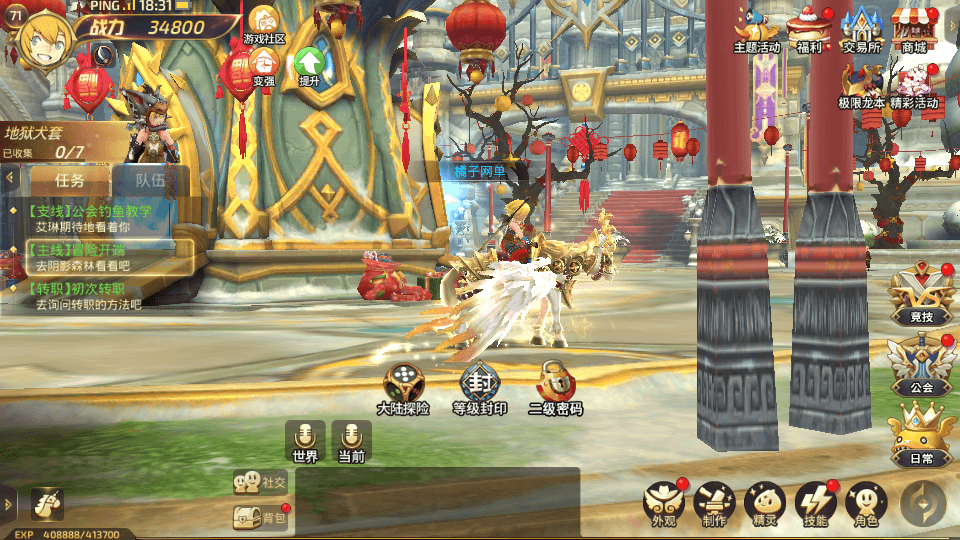Viewport: 960px width, 540px height.
Task: Open 大陆探险 continent exploration
Action: (403, 388)
